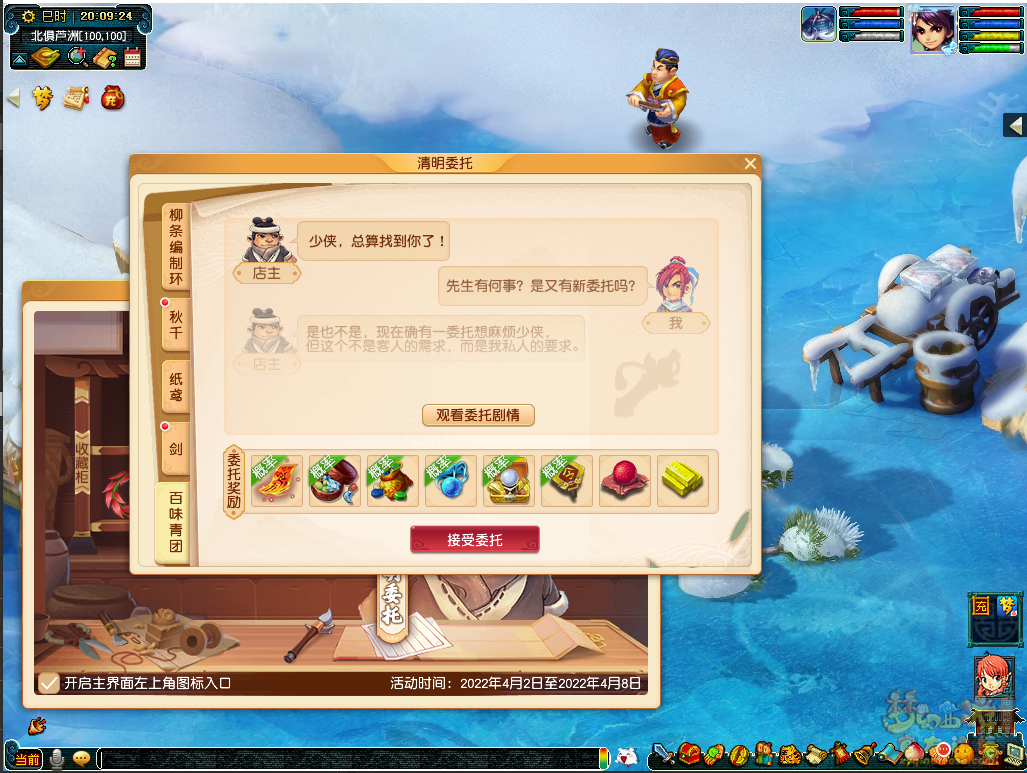Close the 清明委托 window

coord(750,163)
